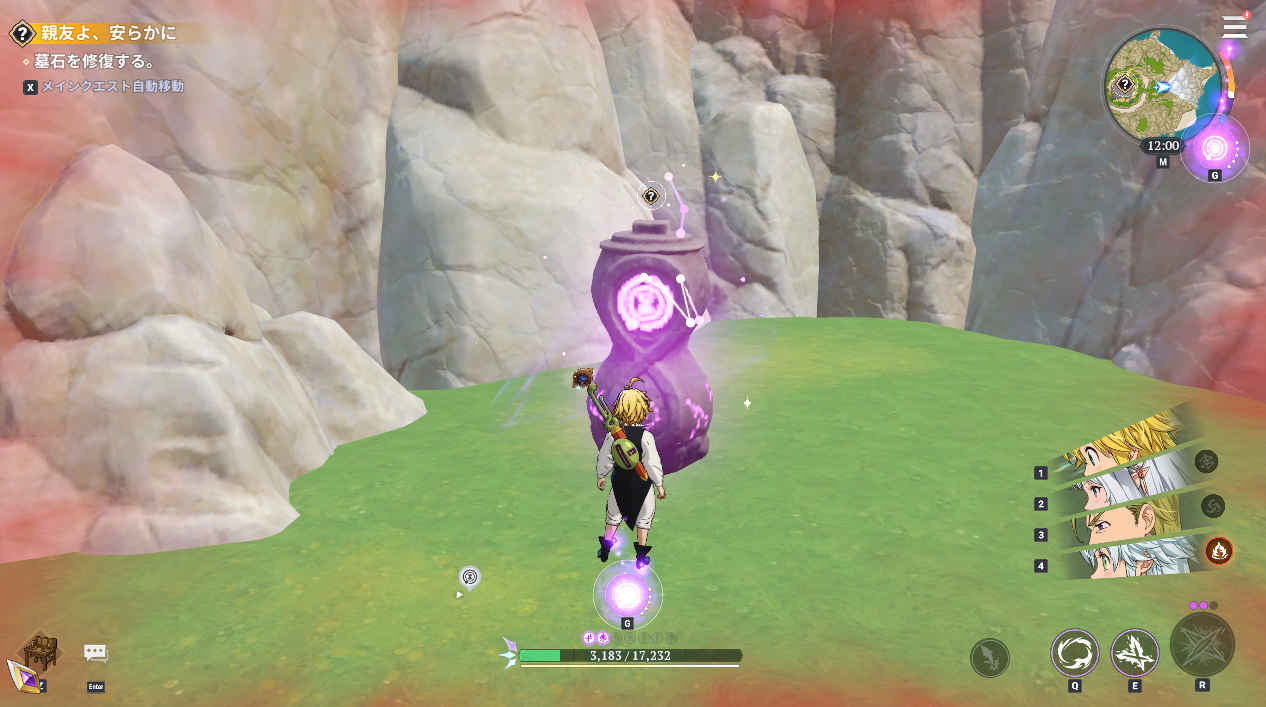This screenshot has width=1266, height=707.
Task: Tap the glowing flame tag icon
Action: (x=1218, y=549)
